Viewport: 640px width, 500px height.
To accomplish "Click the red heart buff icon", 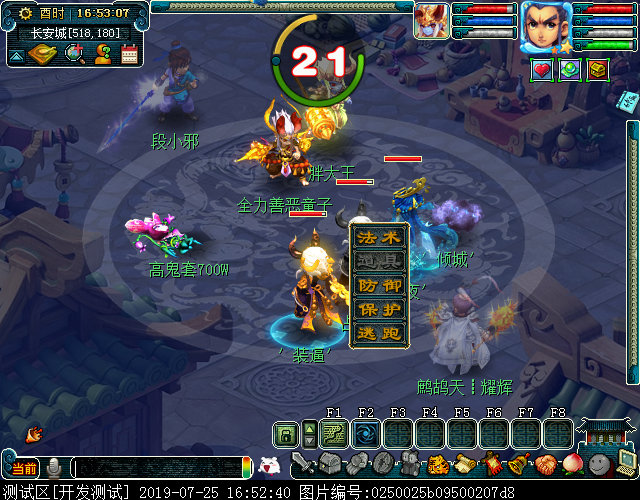I will 541,70.
